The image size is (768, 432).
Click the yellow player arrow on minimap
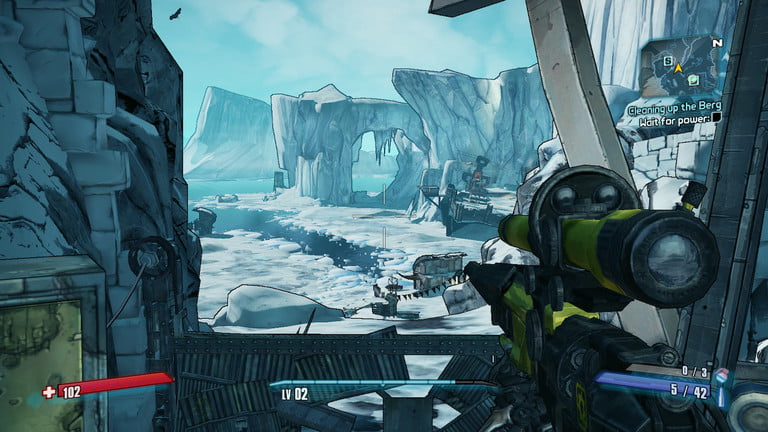point(678,67)
